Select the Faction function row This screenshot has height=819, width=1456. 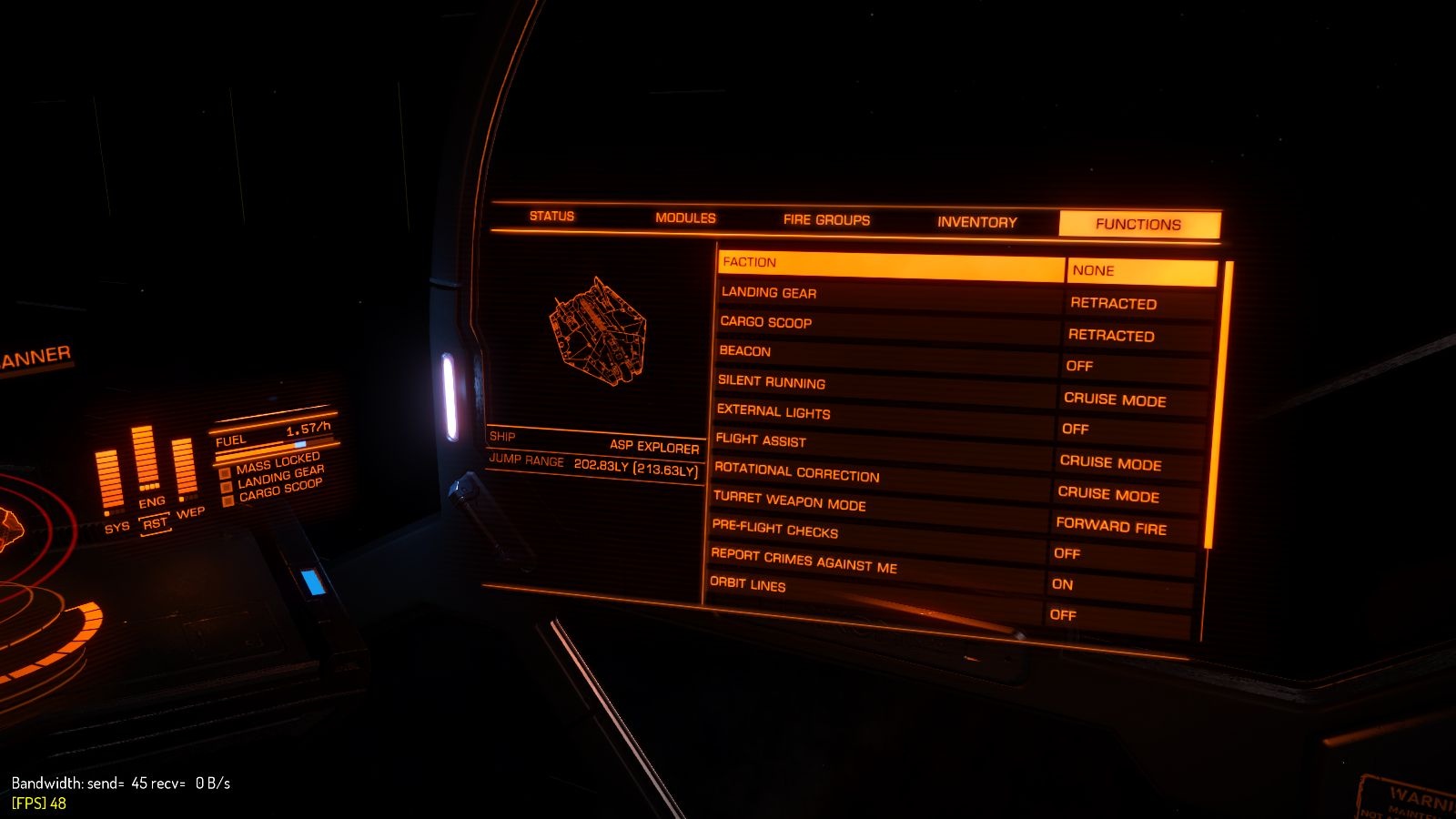point(890,266)
